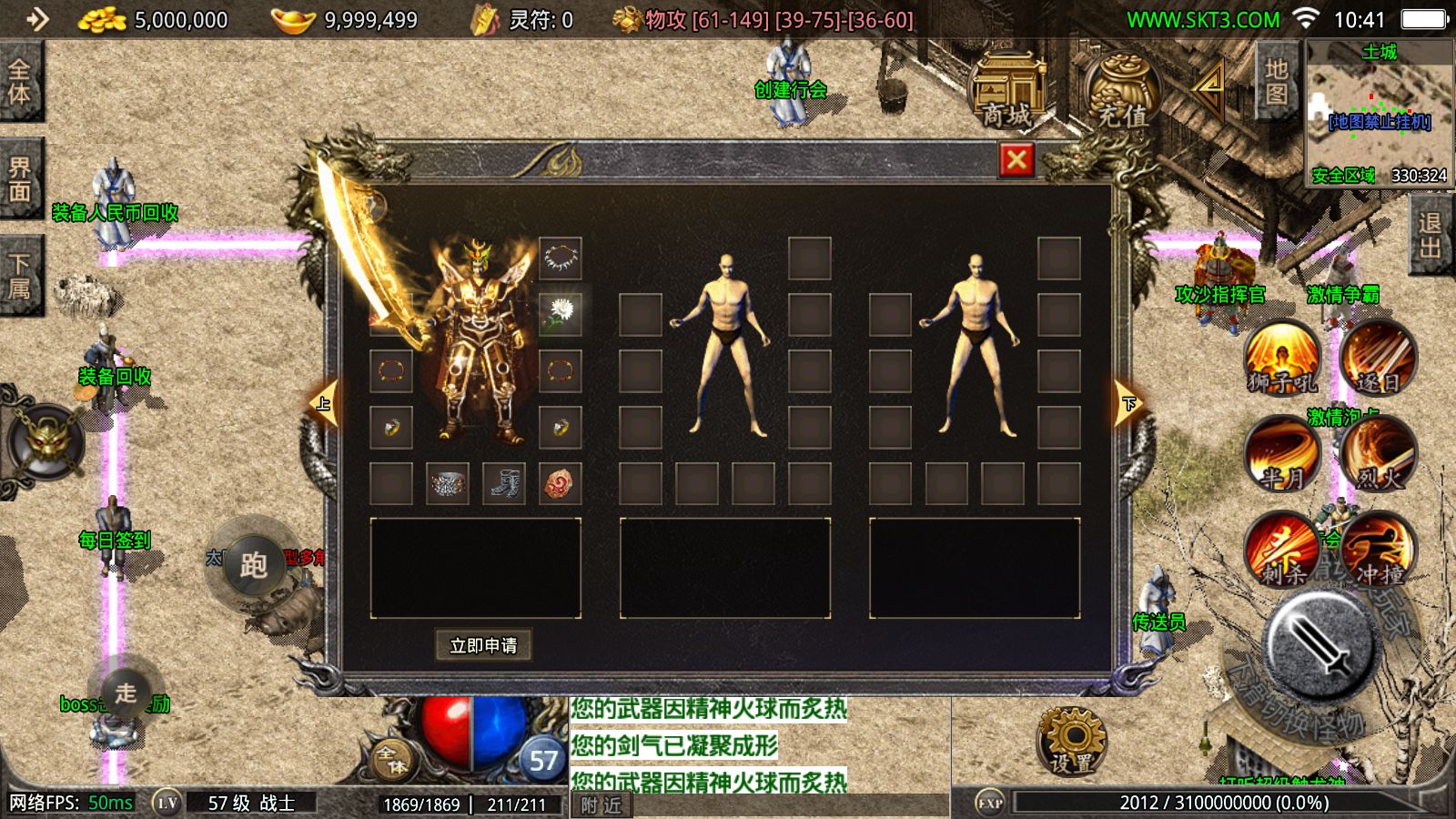Trigger the 冲撞 skill
Screen dimensions: 1456x819
pyautogui.click(x=1378, y=549)
